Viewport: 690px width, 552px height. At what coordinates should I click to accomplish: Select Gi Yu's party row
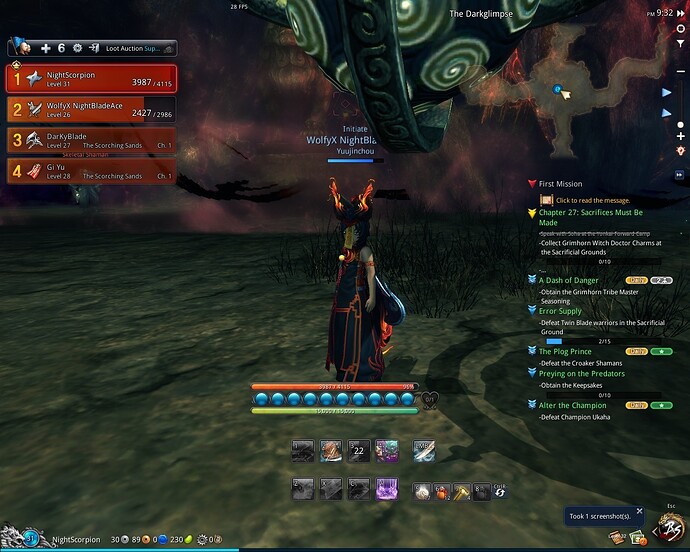click(91, 171)
